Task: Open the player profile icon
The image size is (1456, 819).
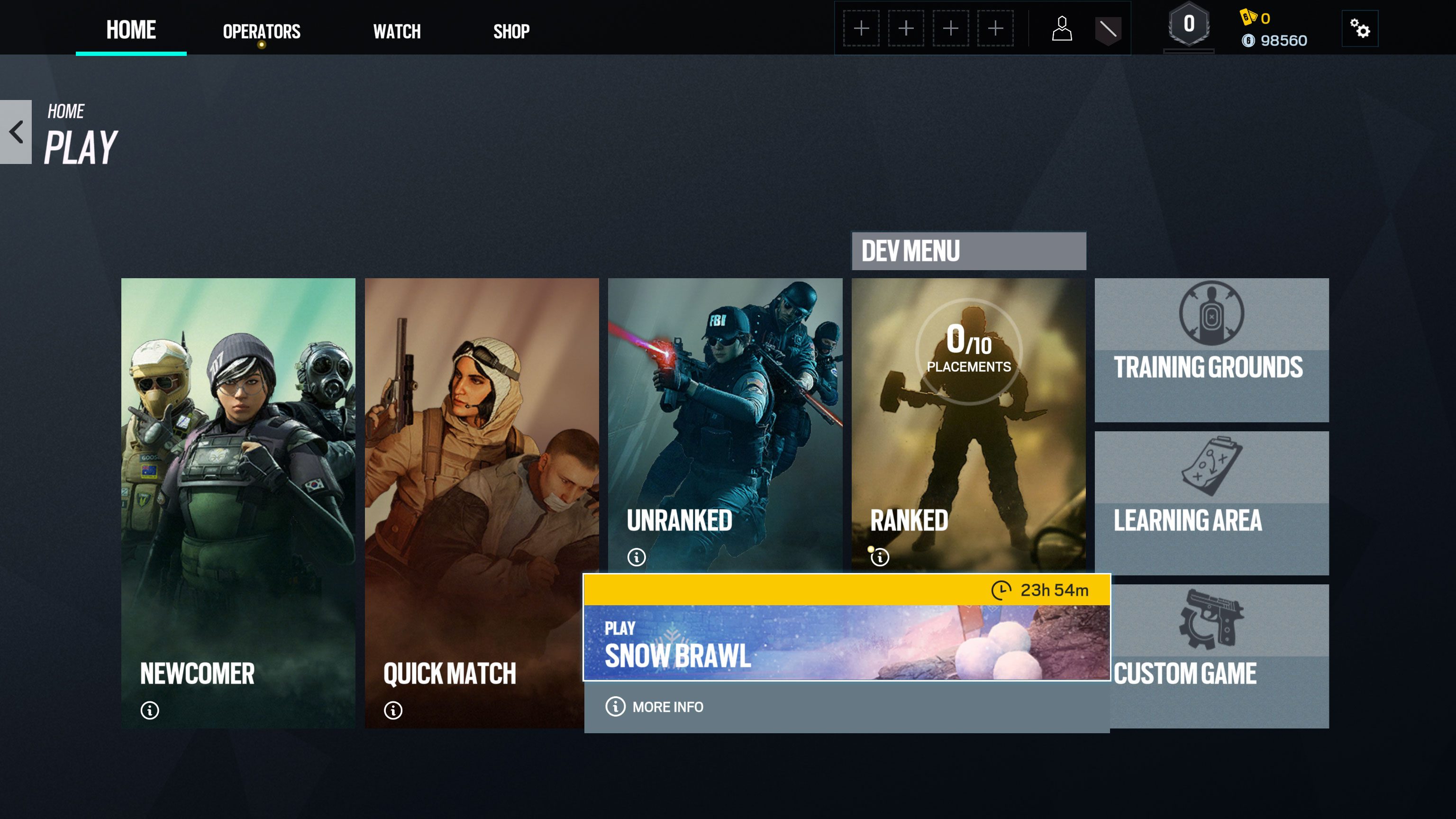Action: 1062,28
